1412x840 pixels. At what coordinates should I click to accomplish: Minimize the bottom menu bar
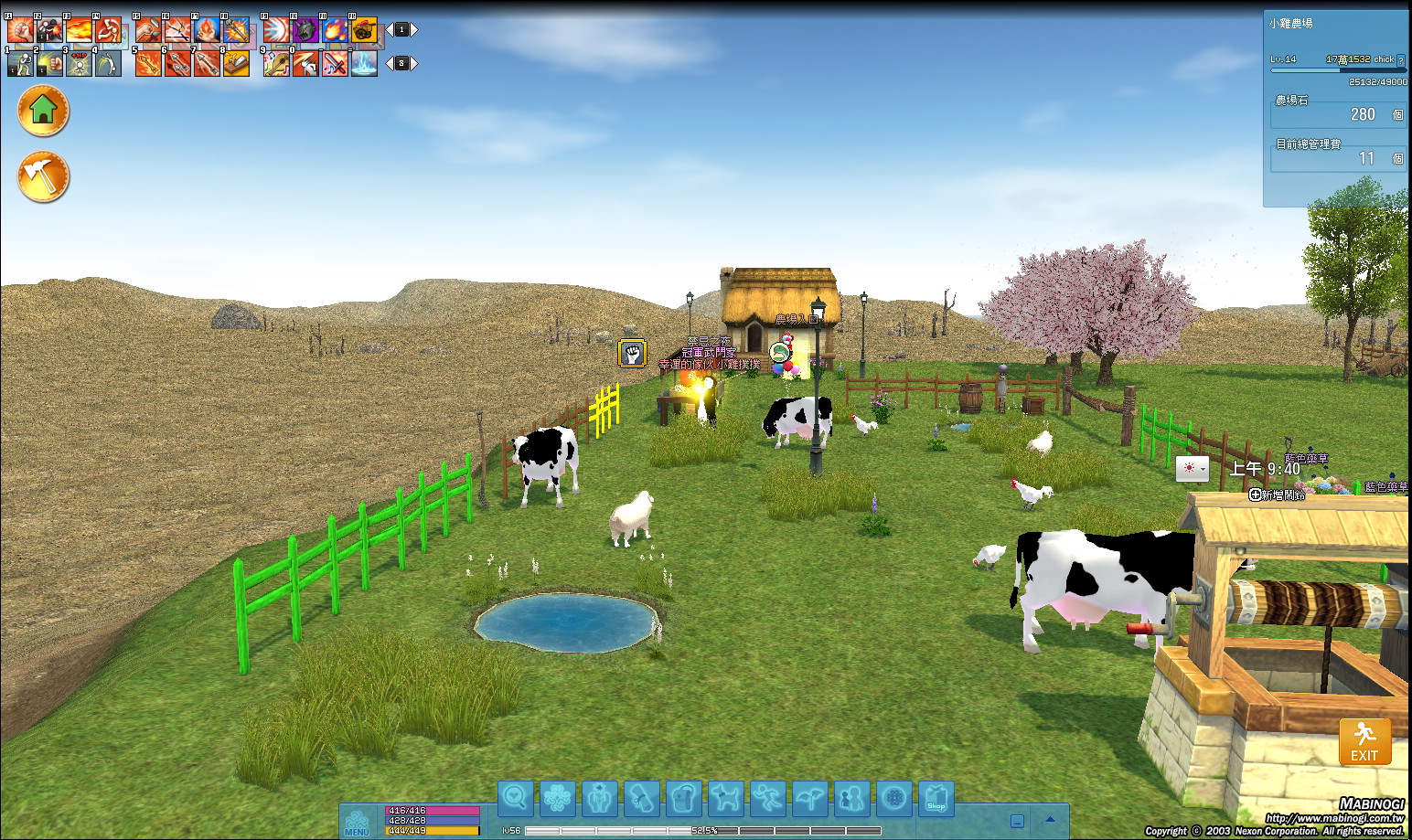click(x=1017, y=821)
